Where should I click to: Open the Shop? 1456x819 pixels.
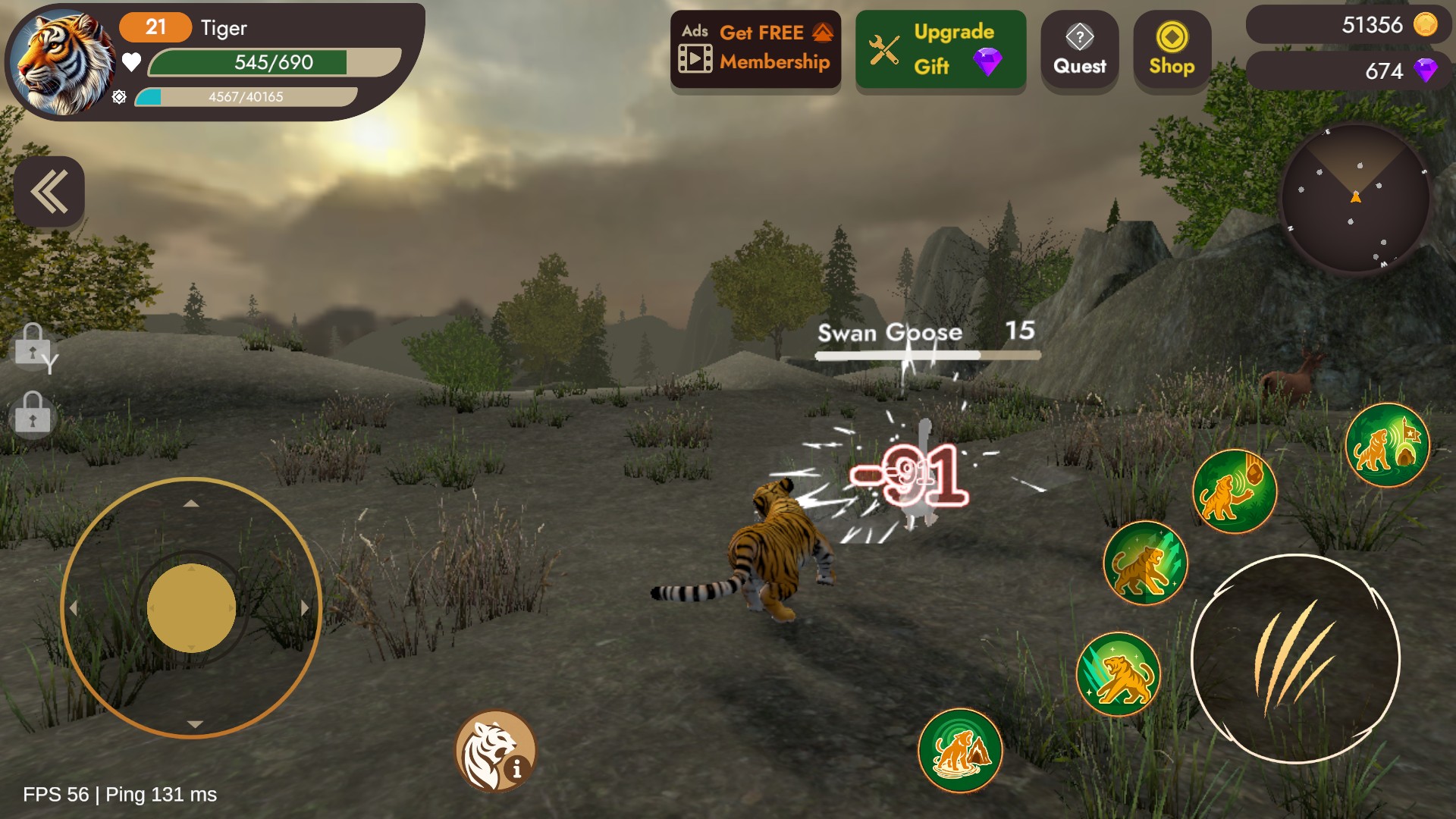(1172, 50)
